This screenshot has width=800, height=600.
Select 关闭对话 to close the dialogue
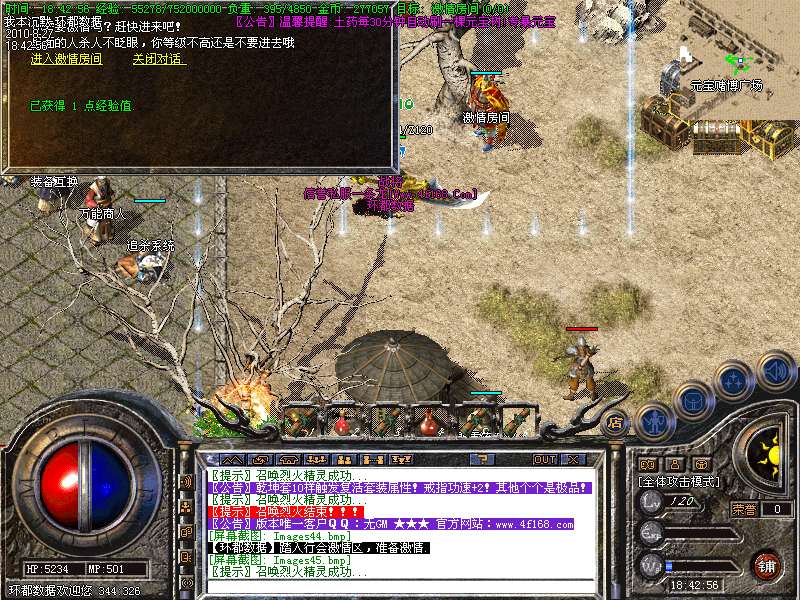pos(159,59)
